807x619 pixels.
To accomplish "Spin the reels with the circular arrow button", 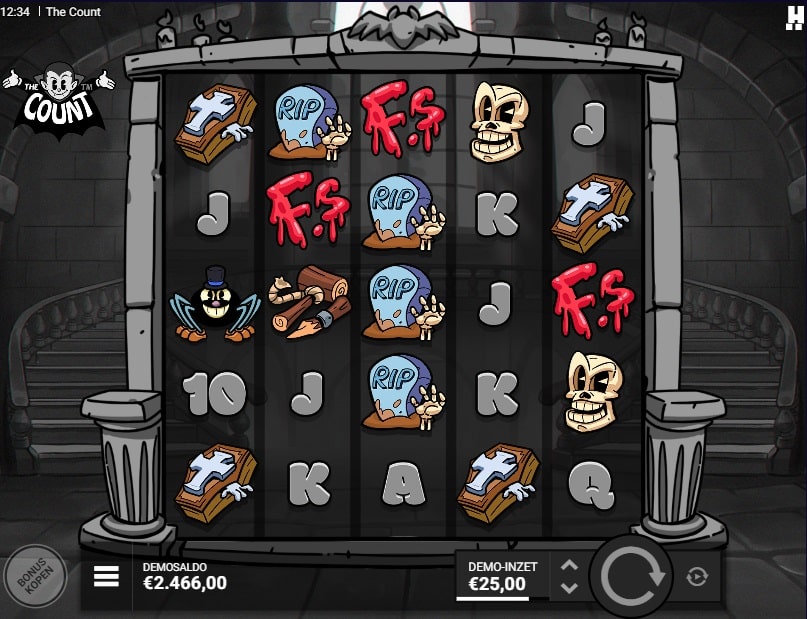I will (631, 576).
